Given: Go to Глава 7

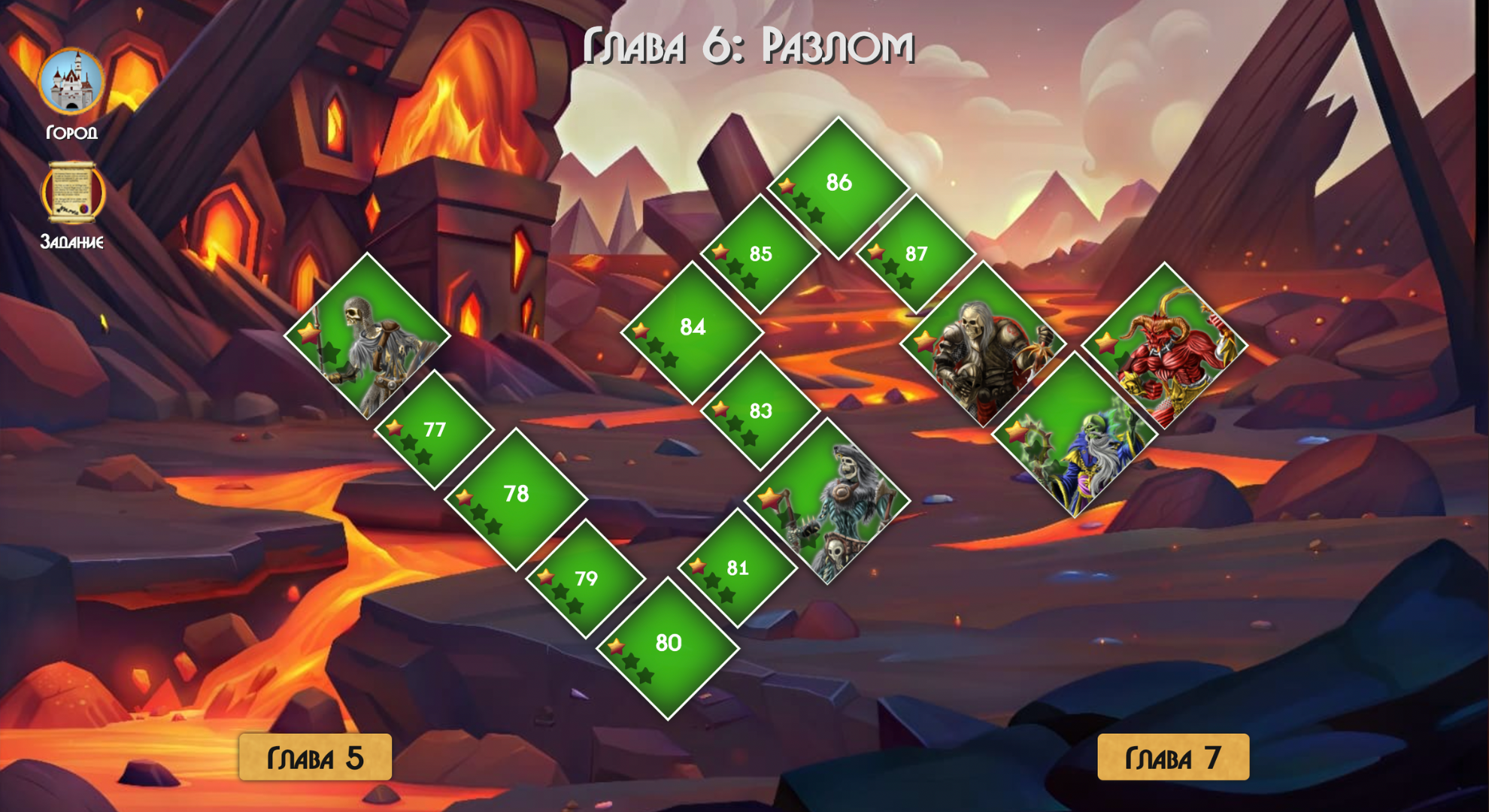Looking at the screenshot, I should 1173,758.
